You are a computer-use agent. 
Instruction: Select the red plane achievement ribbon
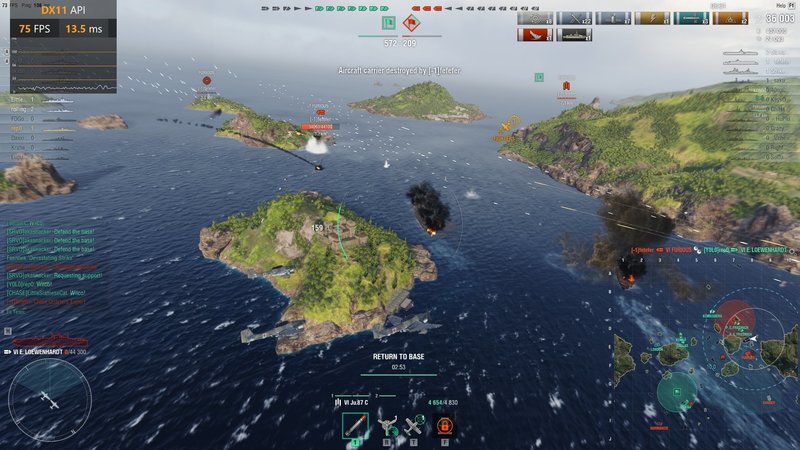pyautogui.click(x=534, y=35)
